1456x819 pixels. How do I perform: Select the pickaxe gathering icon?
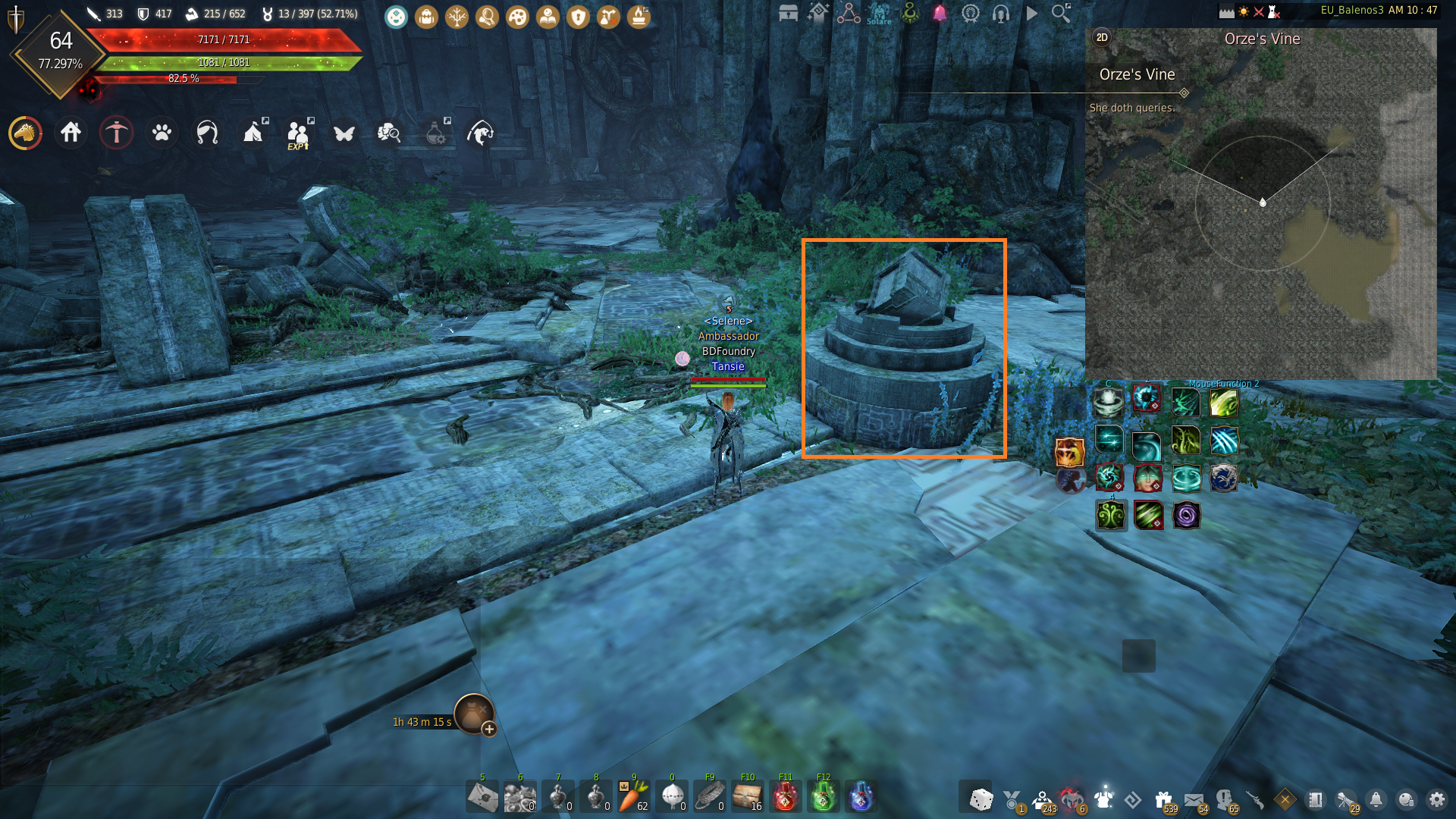(116, 133)
